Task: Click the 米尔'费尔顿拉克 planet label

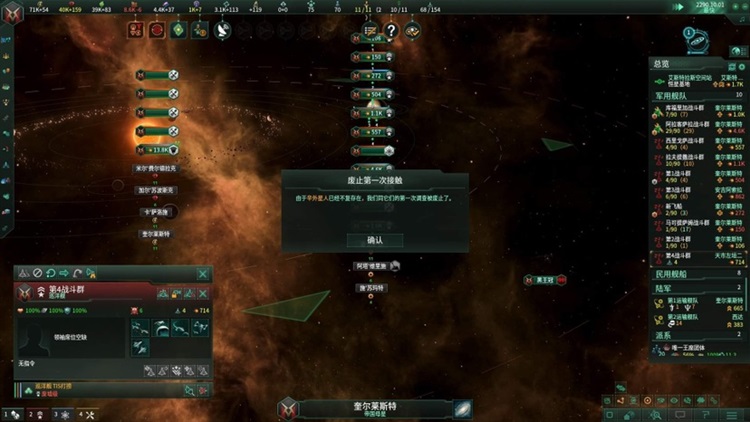Action: point(157,169)
